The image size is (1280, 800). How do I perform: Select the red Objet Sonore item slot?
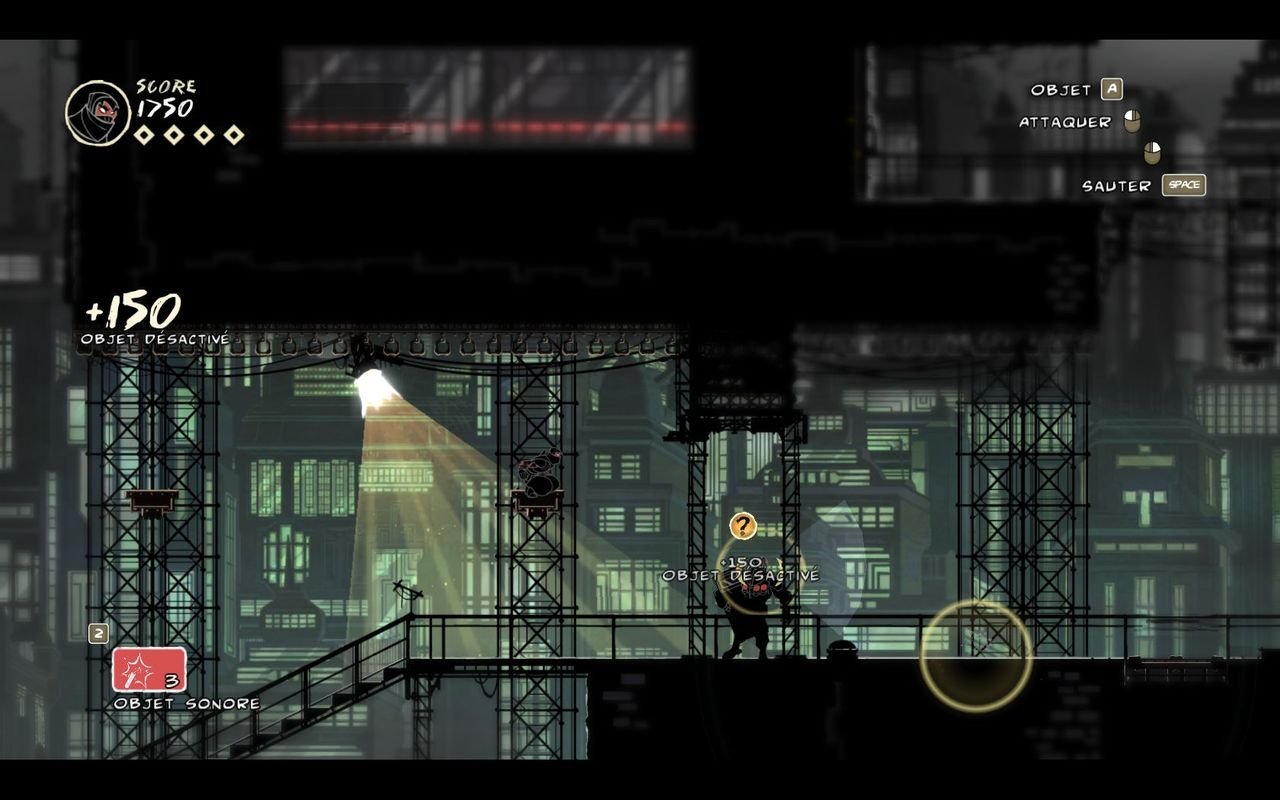coord(149,670)
